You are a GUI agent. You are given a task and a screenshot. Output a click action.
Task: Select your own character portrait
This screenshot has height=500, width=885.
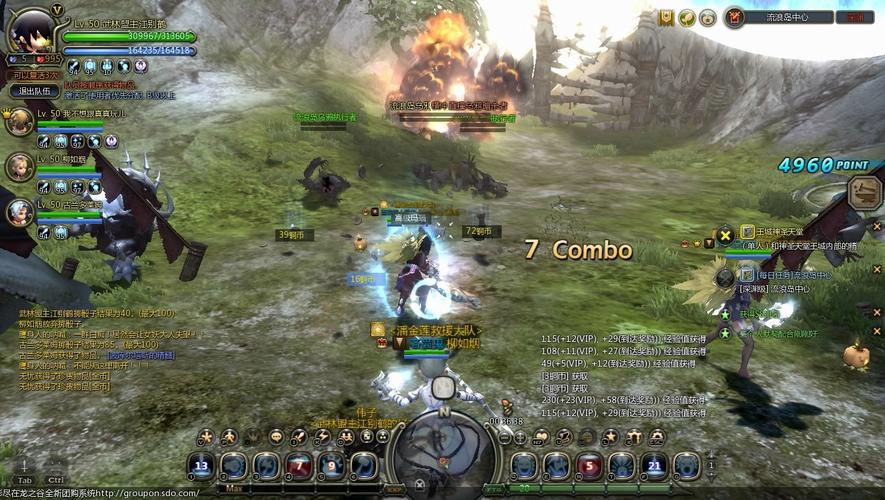(30, 32)
